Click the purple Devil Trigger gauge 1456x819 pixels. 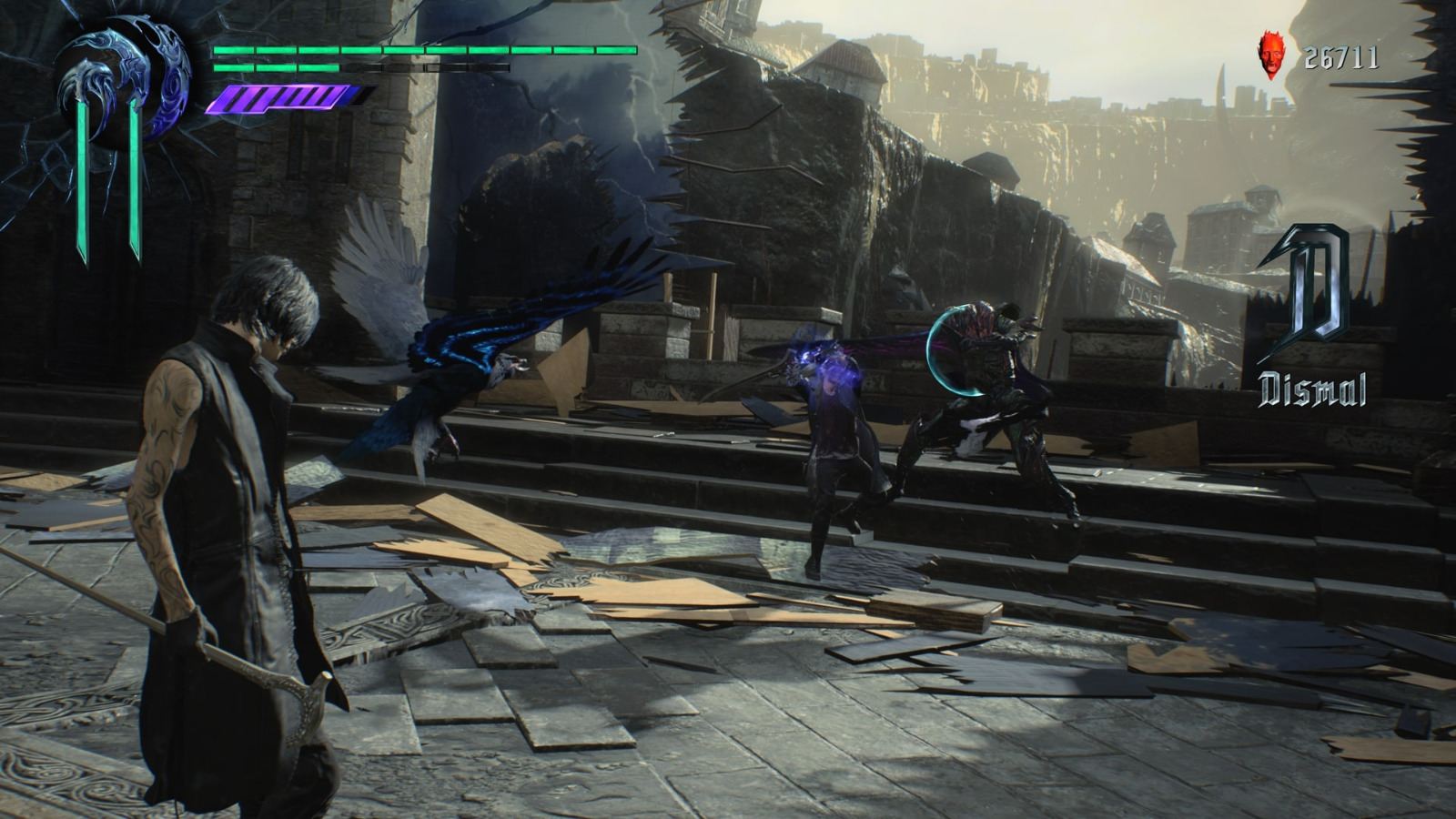tap(282, 98)
